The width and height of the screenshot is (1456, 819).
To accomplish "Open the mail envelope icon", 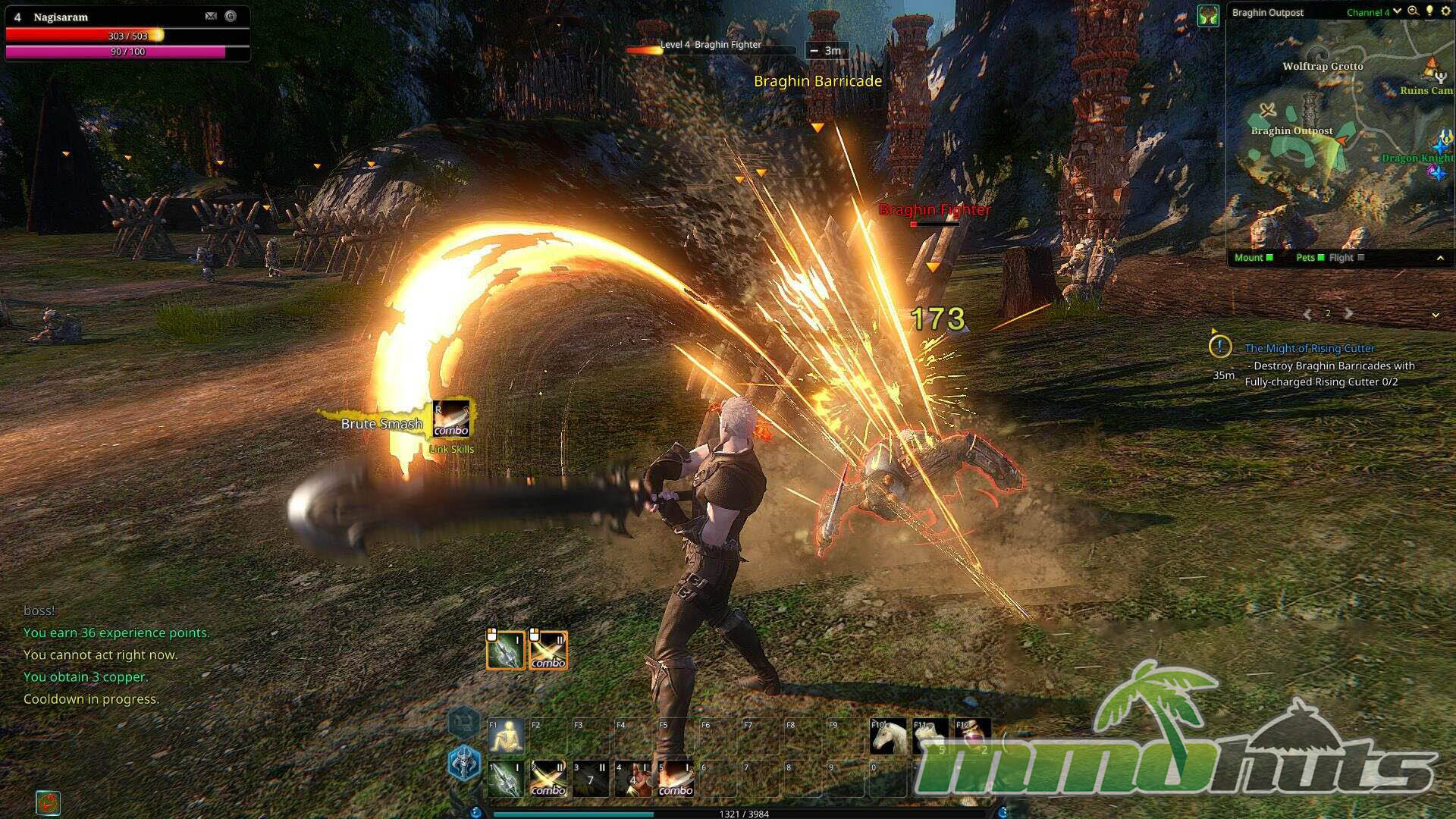I will tap(211, 16).
